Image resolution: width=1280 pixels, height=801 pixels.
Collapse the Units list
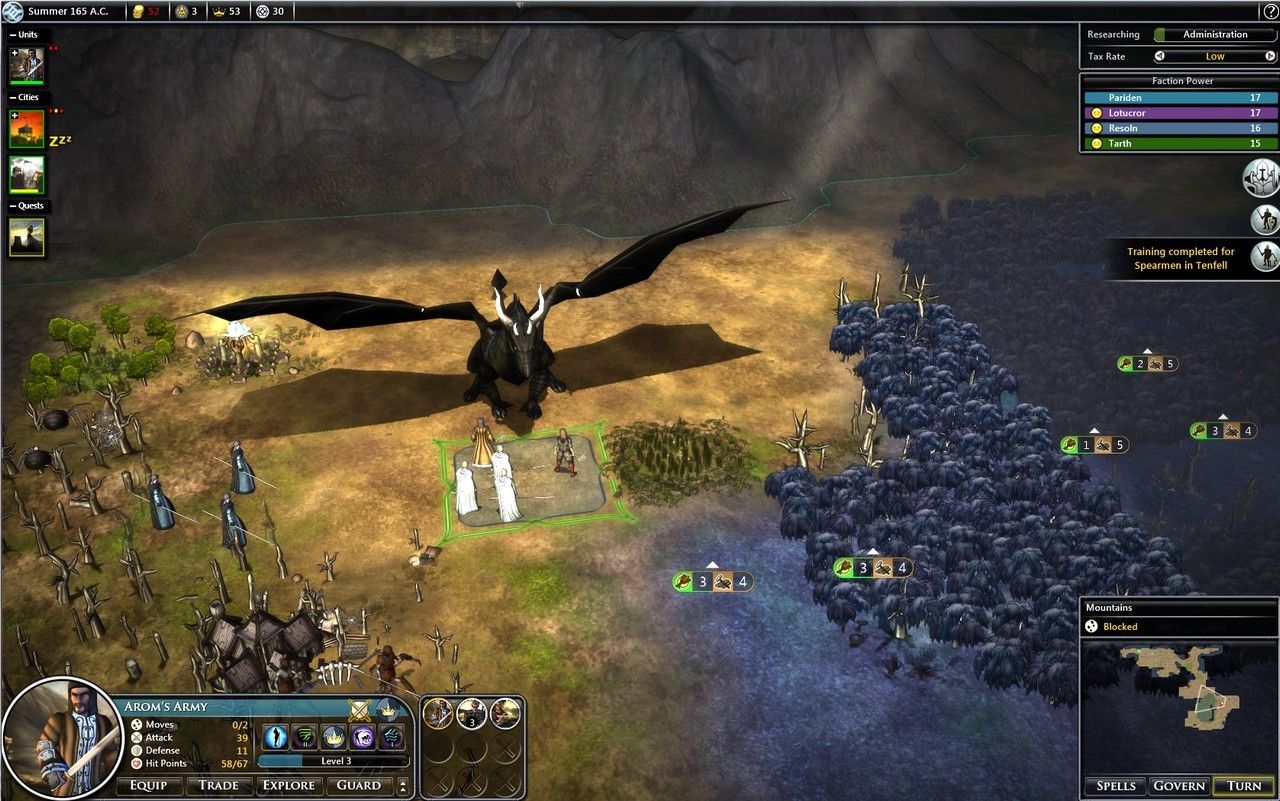[13, 35]
